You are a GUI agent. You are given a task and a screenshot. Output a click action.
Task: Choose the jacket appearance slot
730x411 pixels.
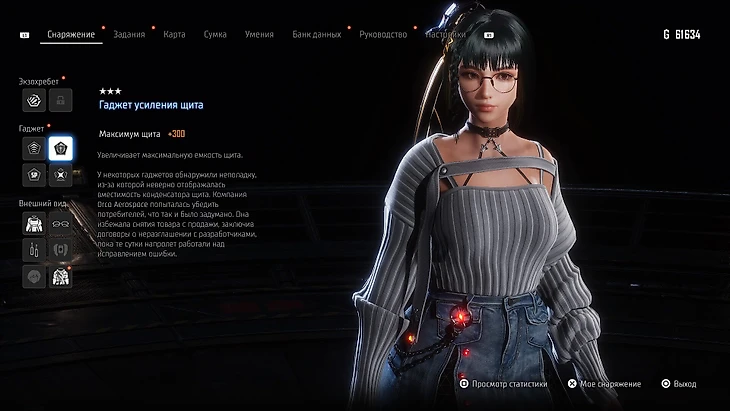pos(60,276)
